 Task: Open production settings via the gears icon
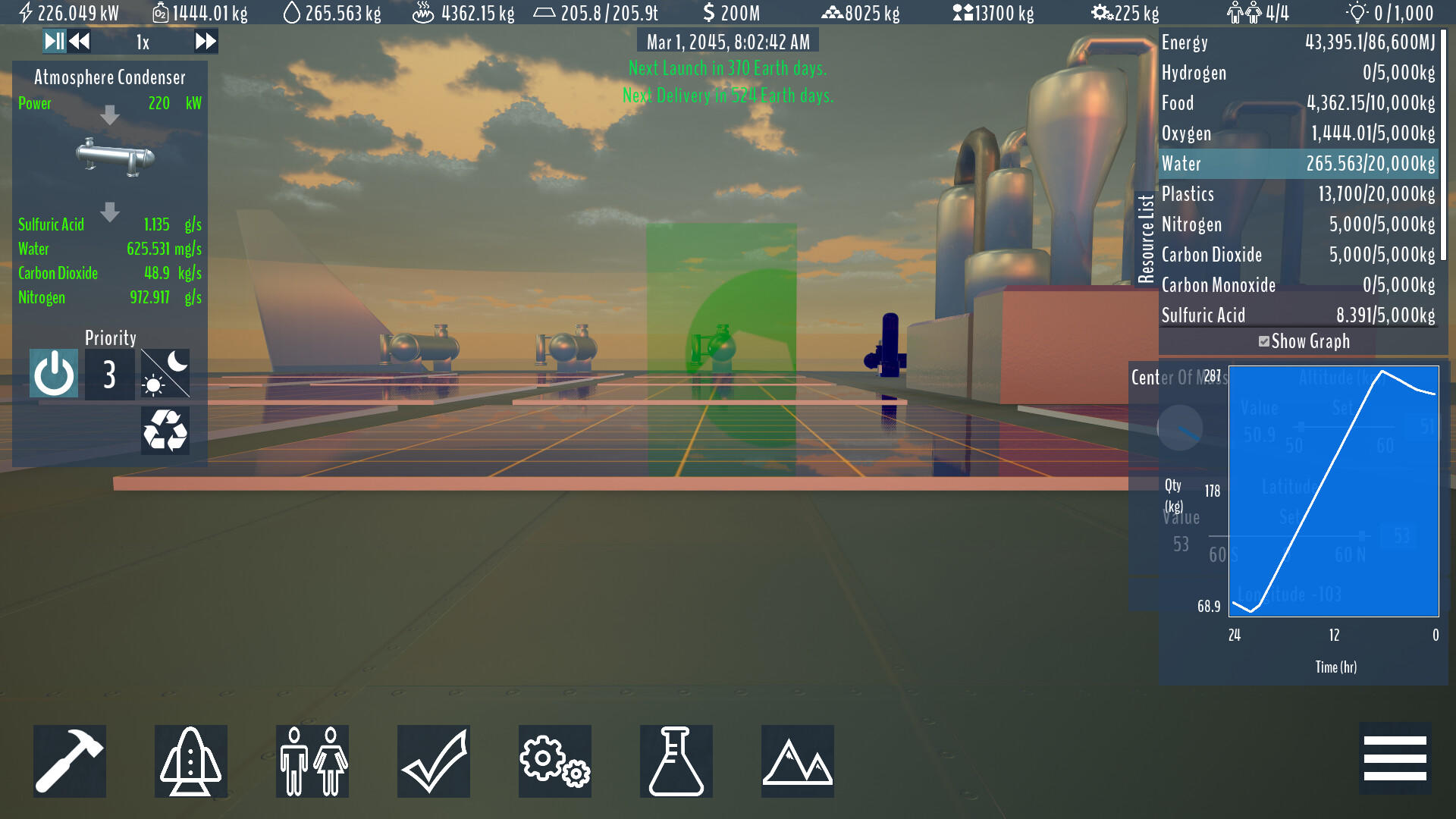point(554,761)
